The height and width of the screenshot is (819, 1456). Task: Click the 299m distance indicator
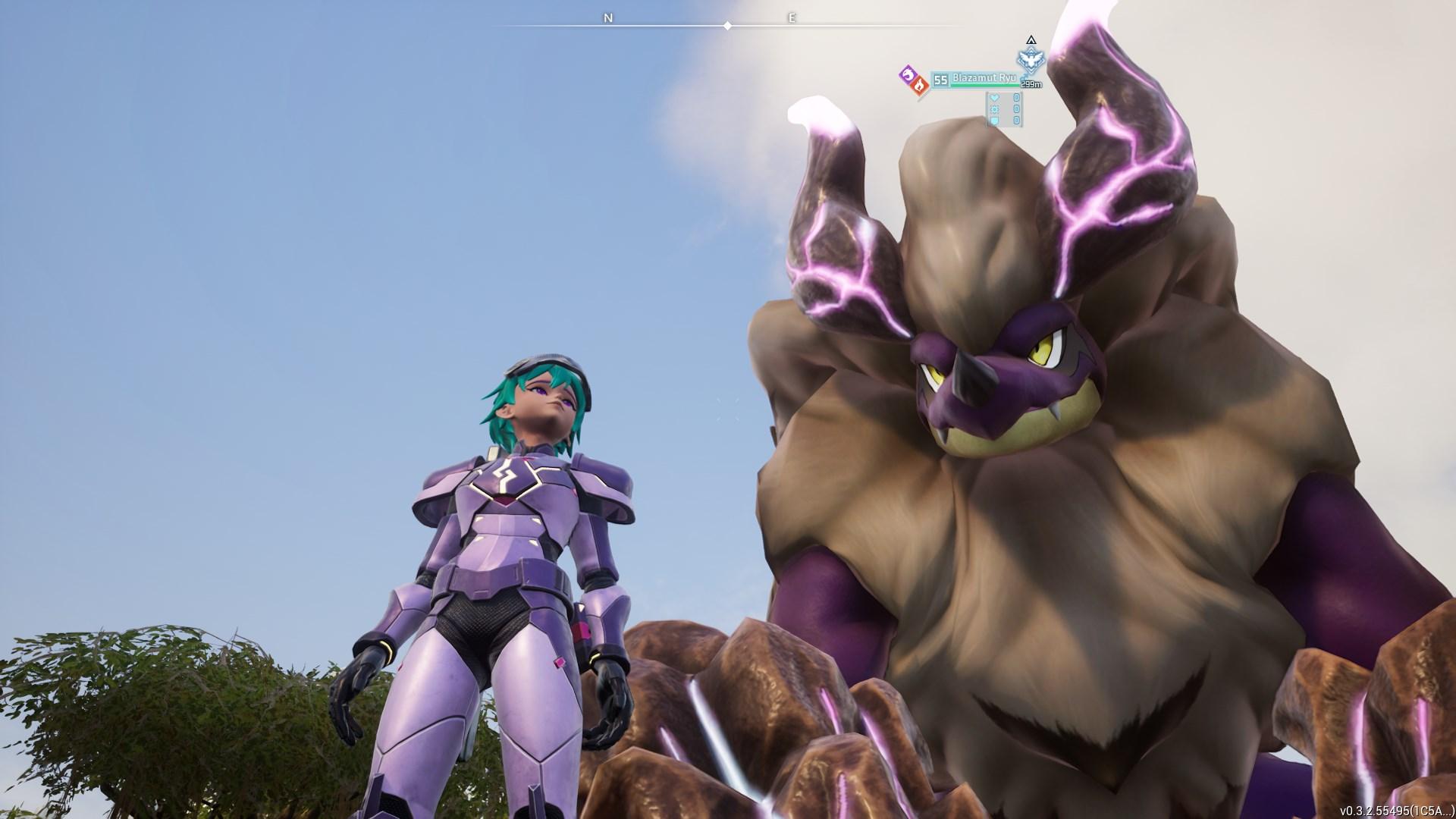click(x=1031, y=85)
